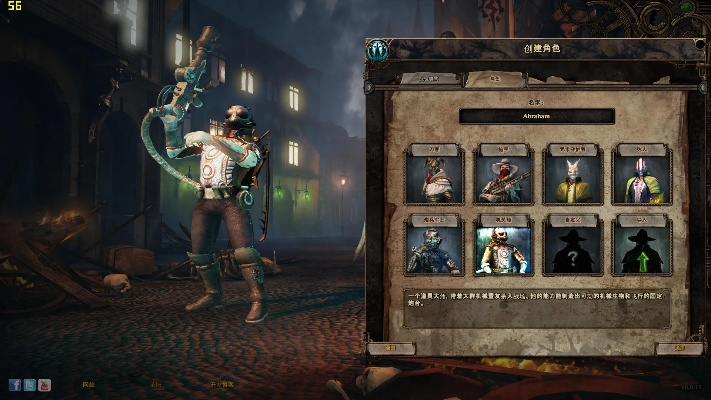Screen dimensions: 711x400
Task: Switch to the left tab of the panel
Action: [x=429, y=79]
